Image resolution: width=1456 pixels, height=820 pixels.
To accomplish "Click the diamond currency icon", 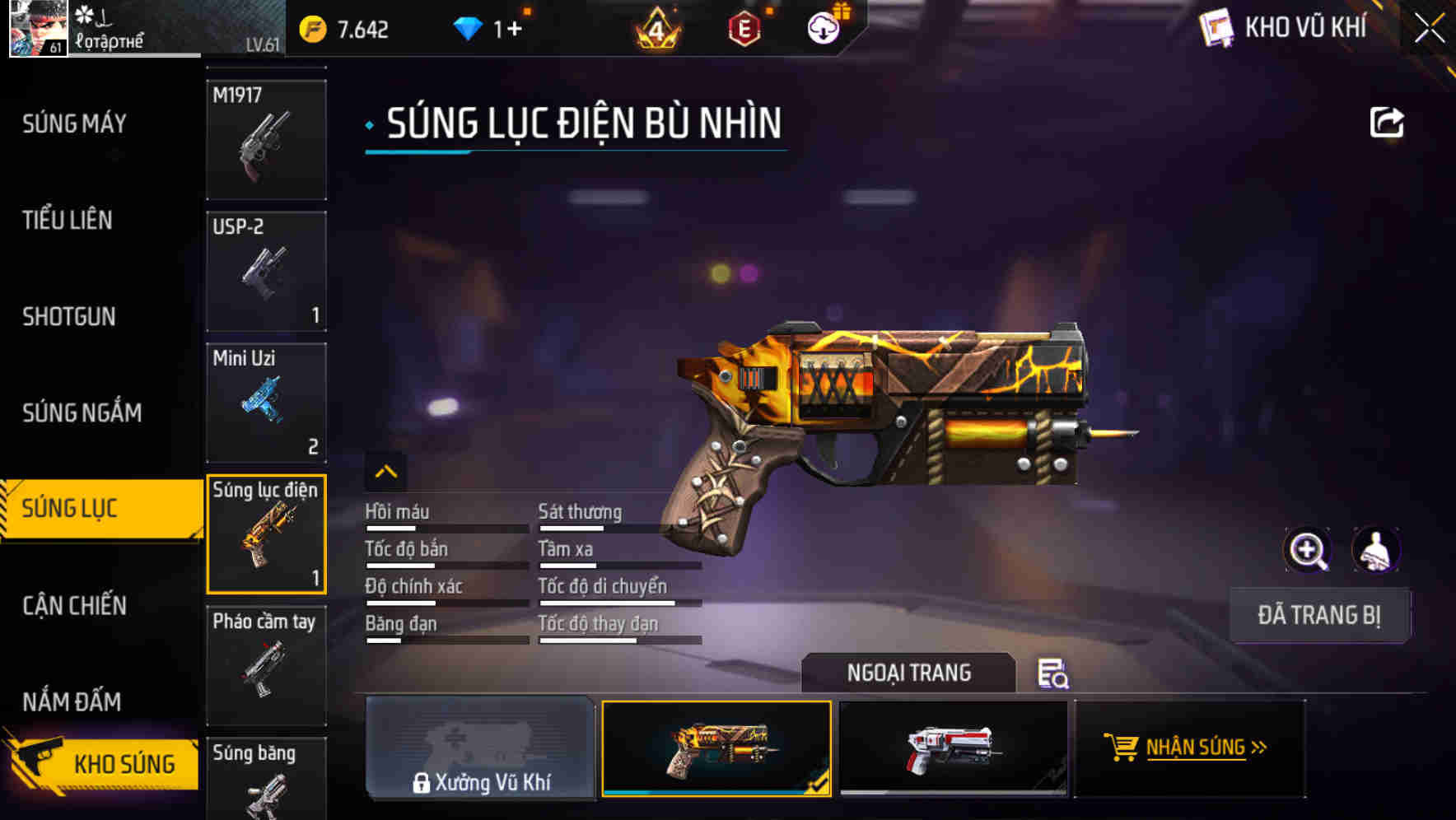I will tap(469, 27).
